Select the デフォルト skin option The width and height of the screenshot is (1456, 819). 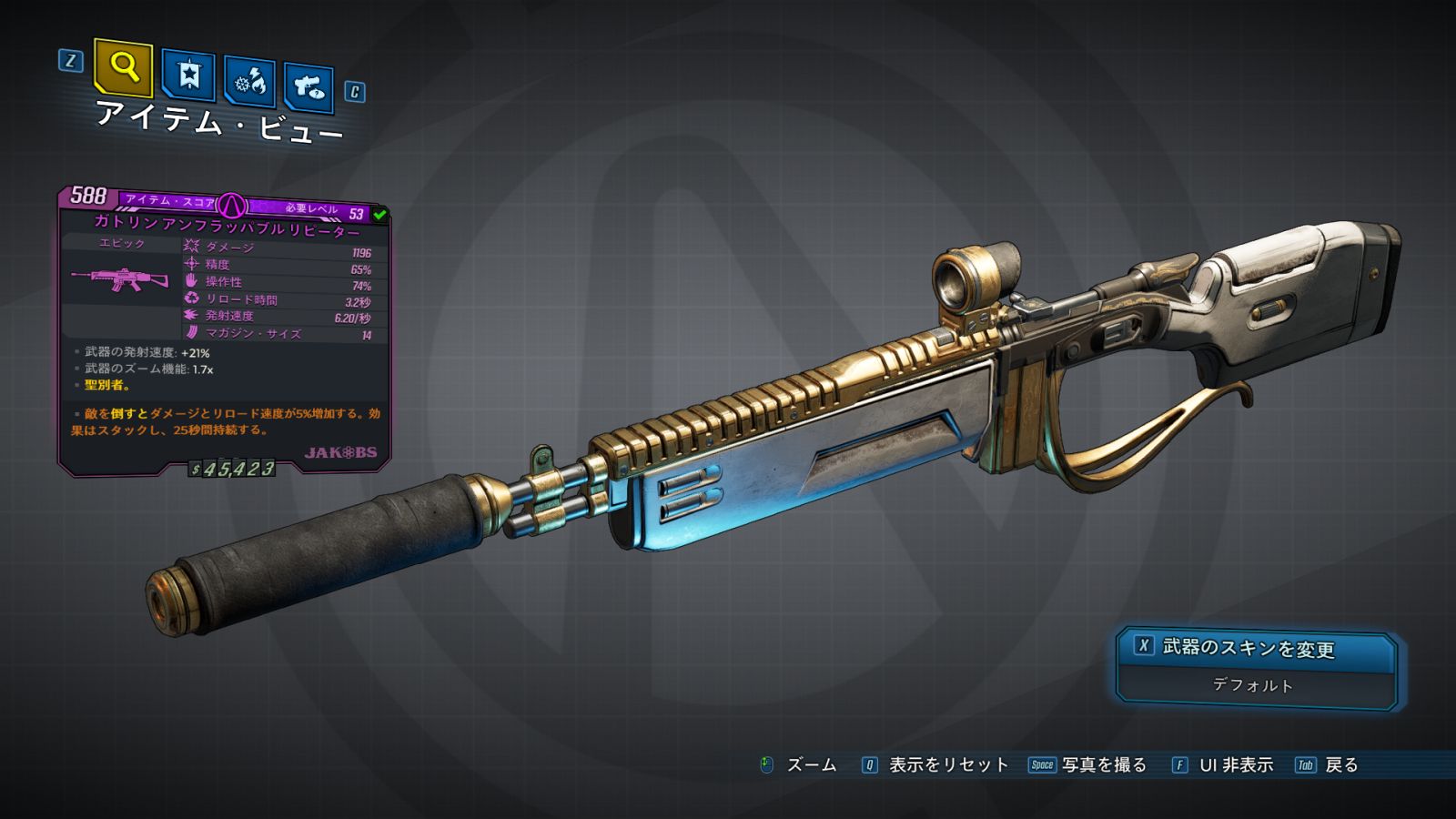tap(1253, 685)
